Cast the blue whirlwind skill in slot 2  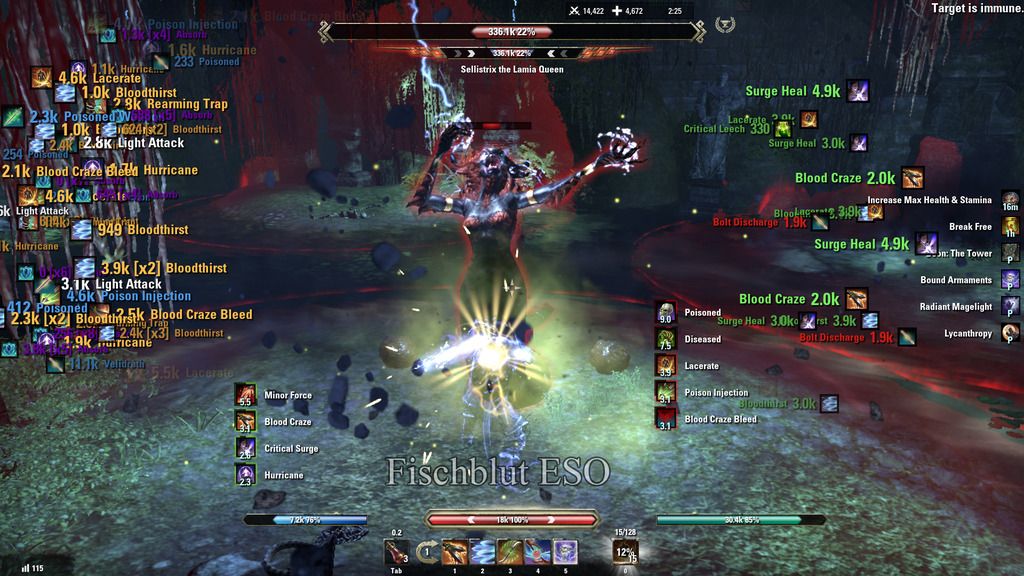tap(483, 551)
